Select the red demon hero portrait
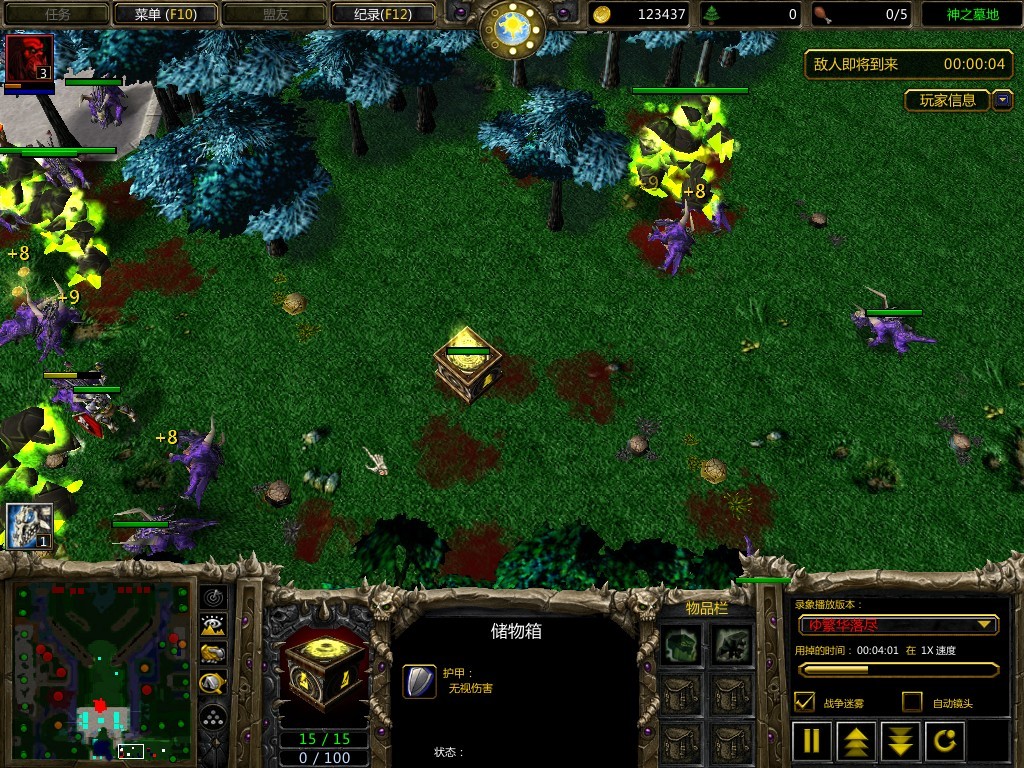This screenshot has width=1024, height=768. (29, 59)
